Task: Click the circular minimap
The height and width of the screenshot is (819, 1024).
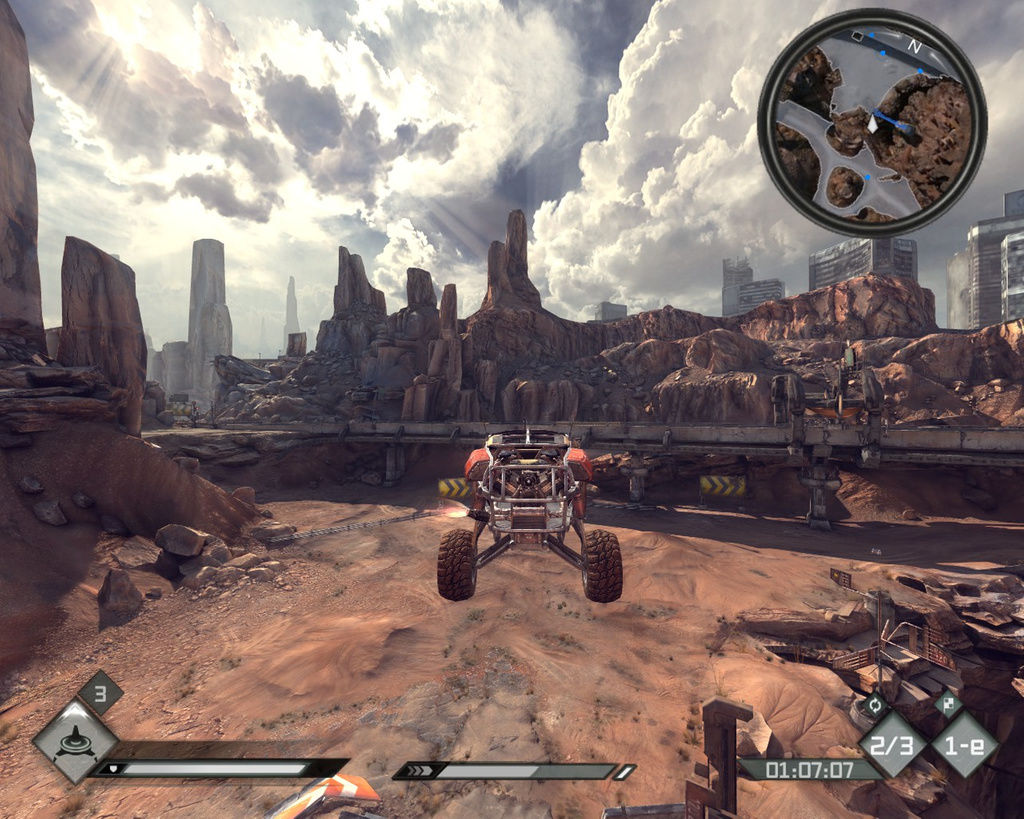Action: coord(872,123)
